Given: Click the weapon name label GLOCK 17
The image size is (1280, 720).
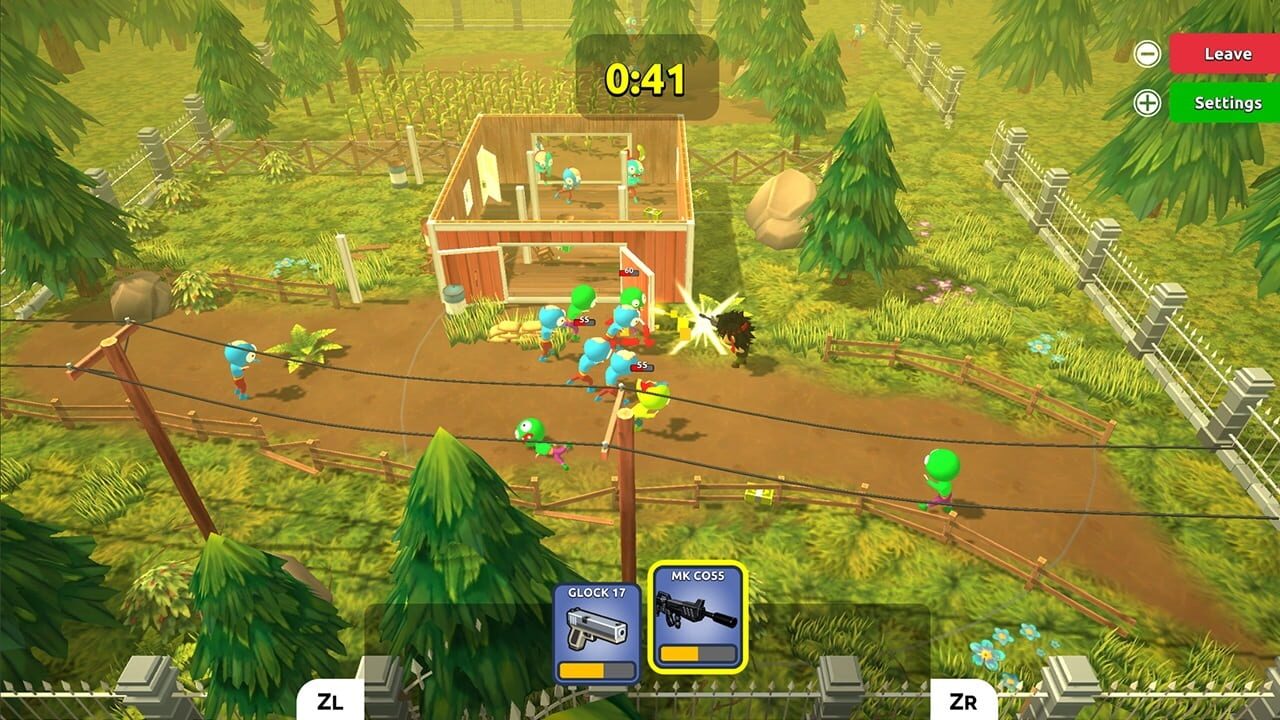Looking at the screenshot, I should 597,590.
